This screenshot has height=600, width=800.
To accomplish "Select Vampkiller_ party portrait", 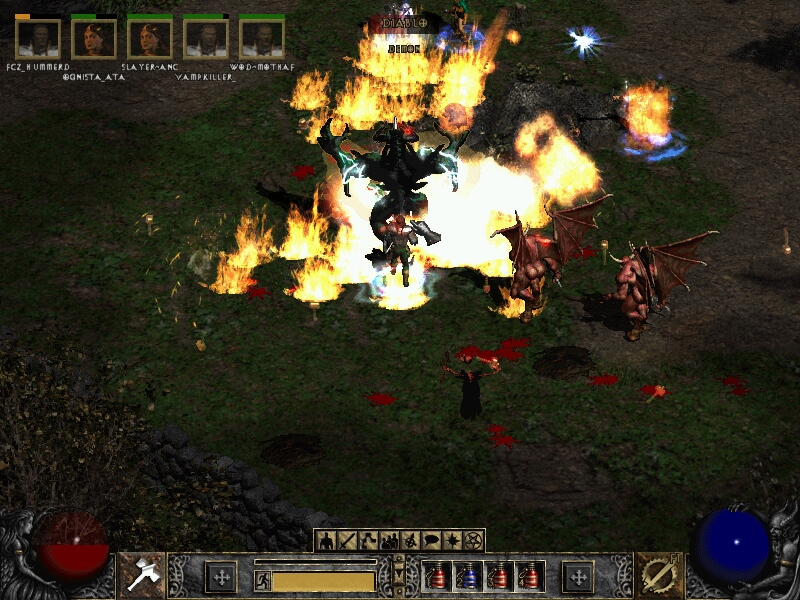I will (206, 39).
